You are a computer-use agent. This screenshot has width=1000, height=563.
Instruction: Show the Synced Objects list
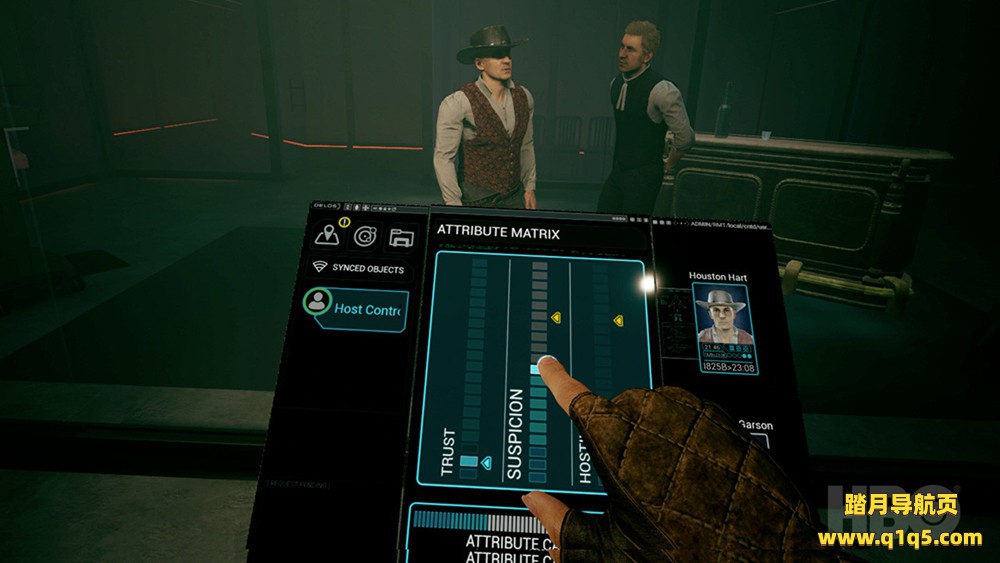click(358, 268)
